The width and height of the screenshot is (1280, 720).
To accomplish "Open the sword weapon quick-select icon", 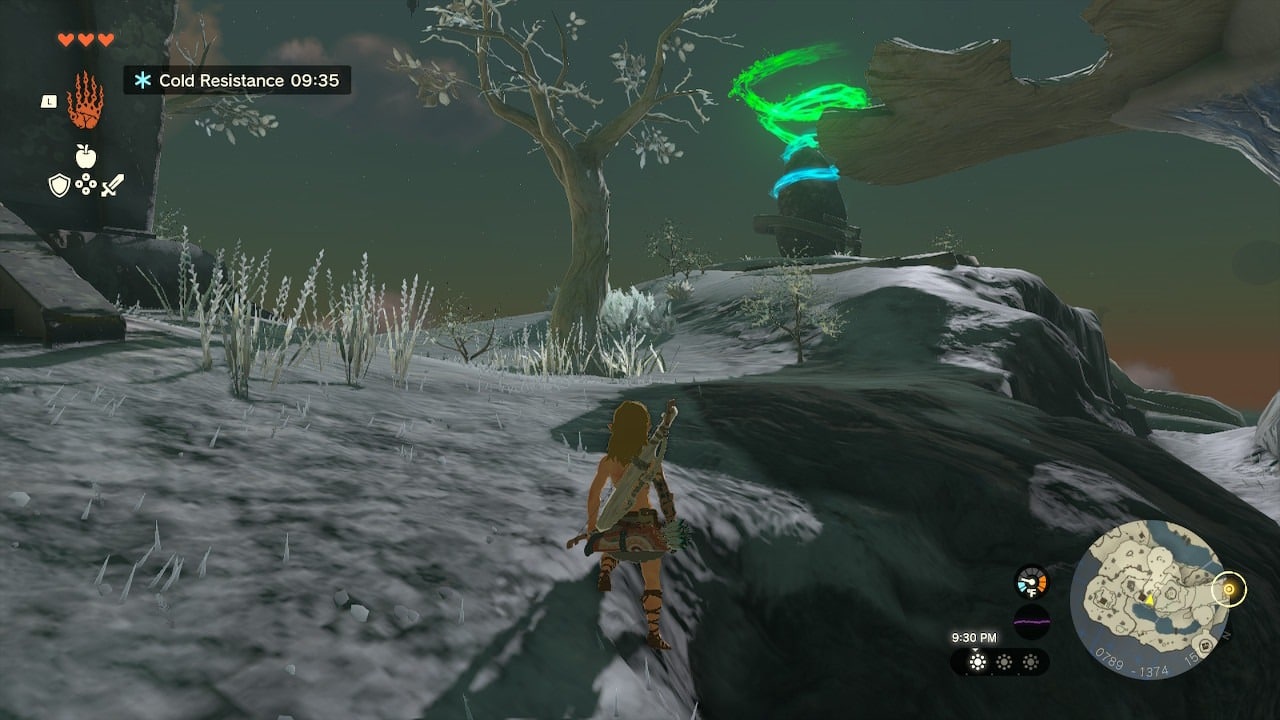I will coord(112,185).
